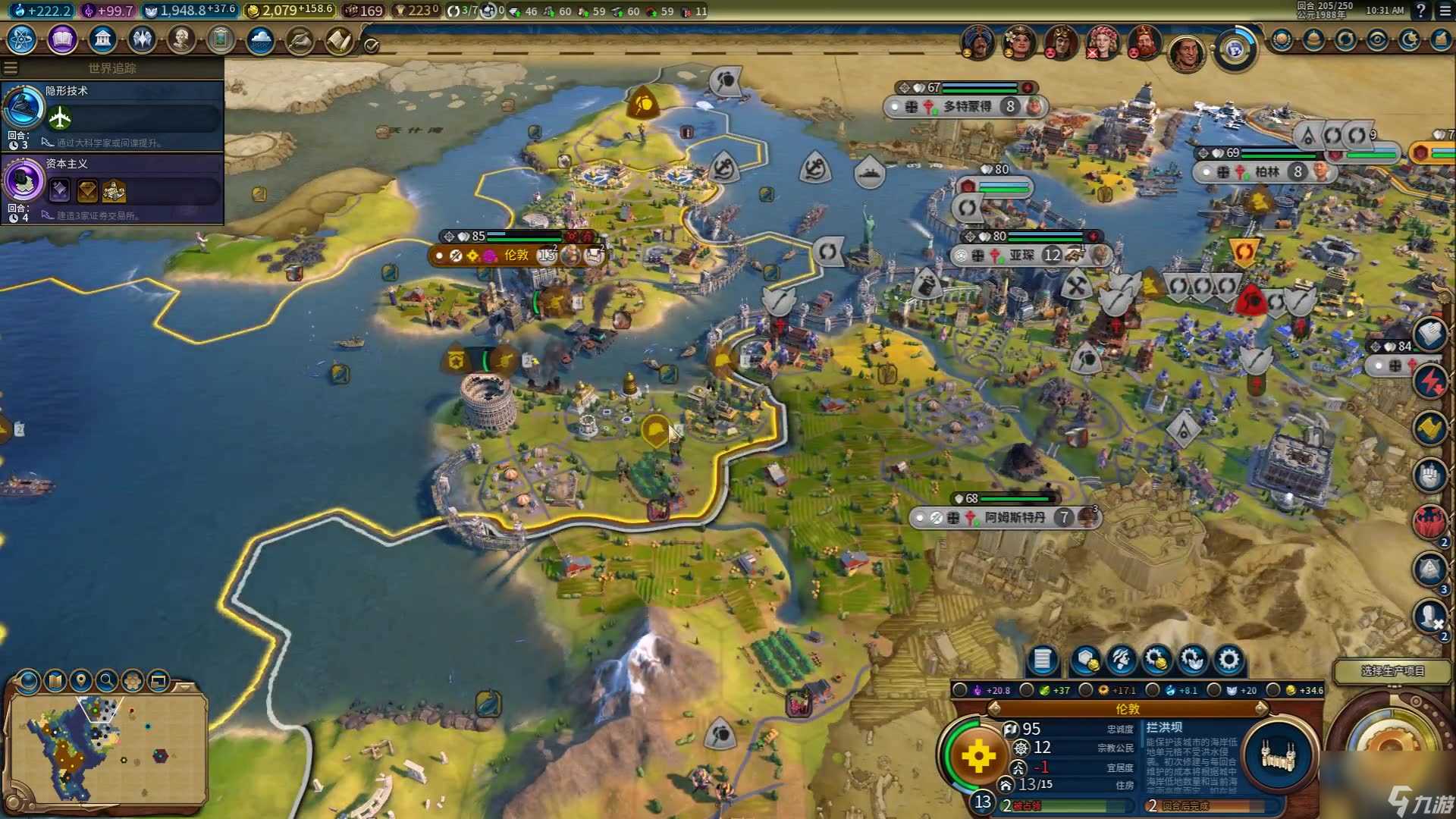The height and width of the screenshot is (819, 1456).
Task: Open the city details list icon
Action: 1042,660
